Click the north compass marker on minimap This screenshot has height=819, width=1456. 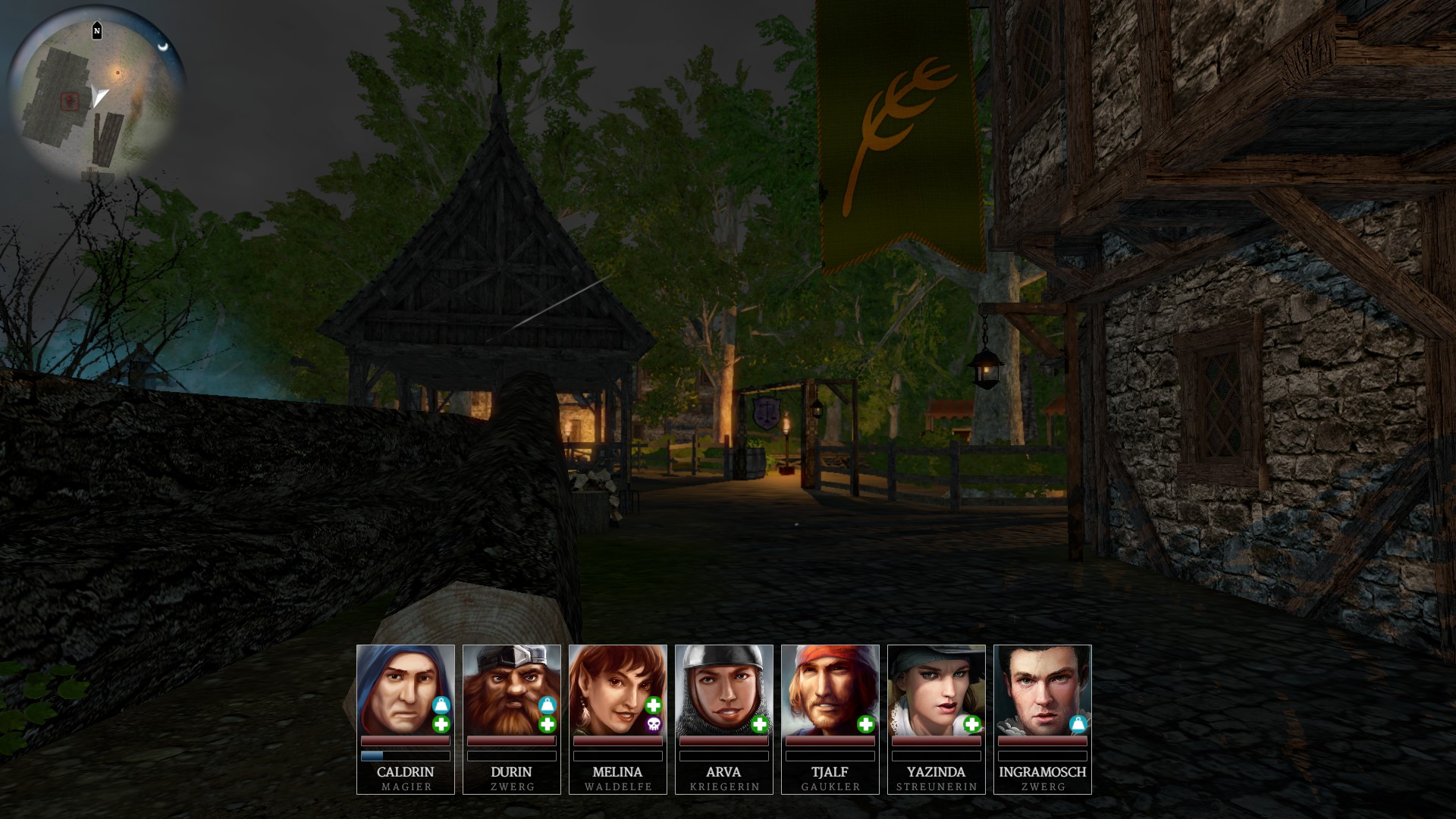(x=97, y=31)
